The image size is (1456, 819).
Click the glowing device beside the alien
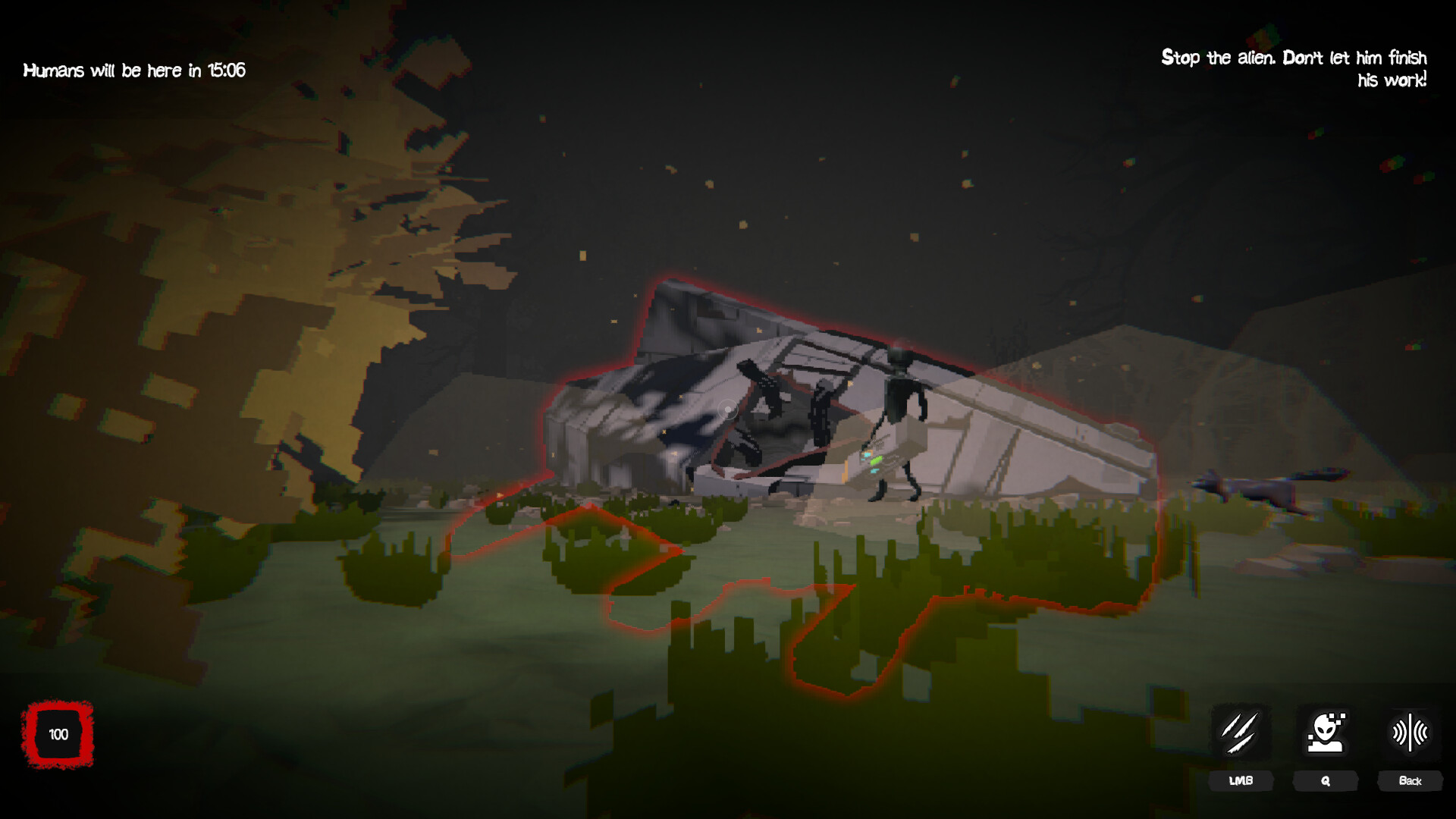click(x=872, y=459)
